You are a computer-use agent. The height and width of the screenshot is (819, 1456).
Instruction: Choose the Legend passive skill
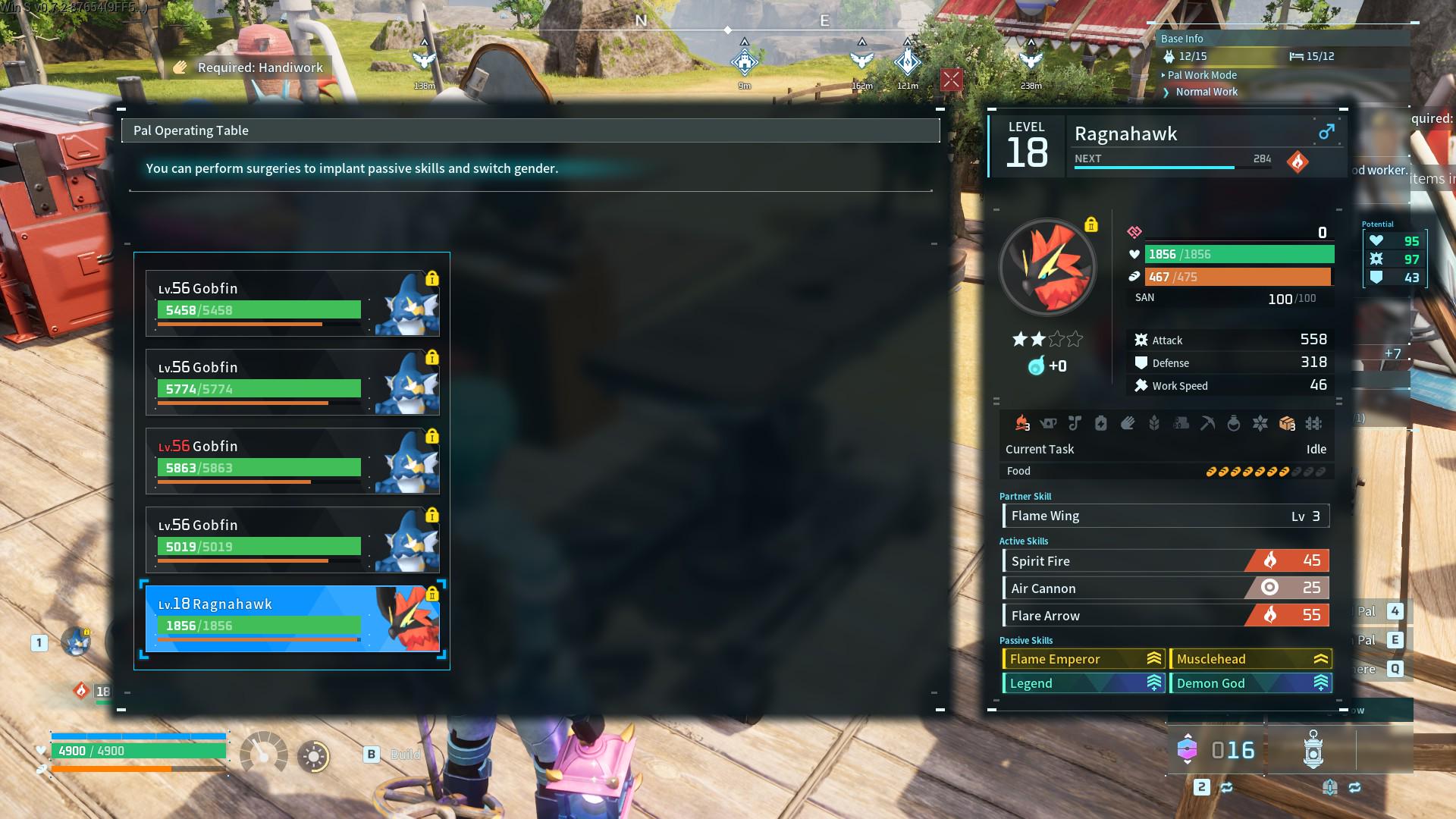(1083, 683)
